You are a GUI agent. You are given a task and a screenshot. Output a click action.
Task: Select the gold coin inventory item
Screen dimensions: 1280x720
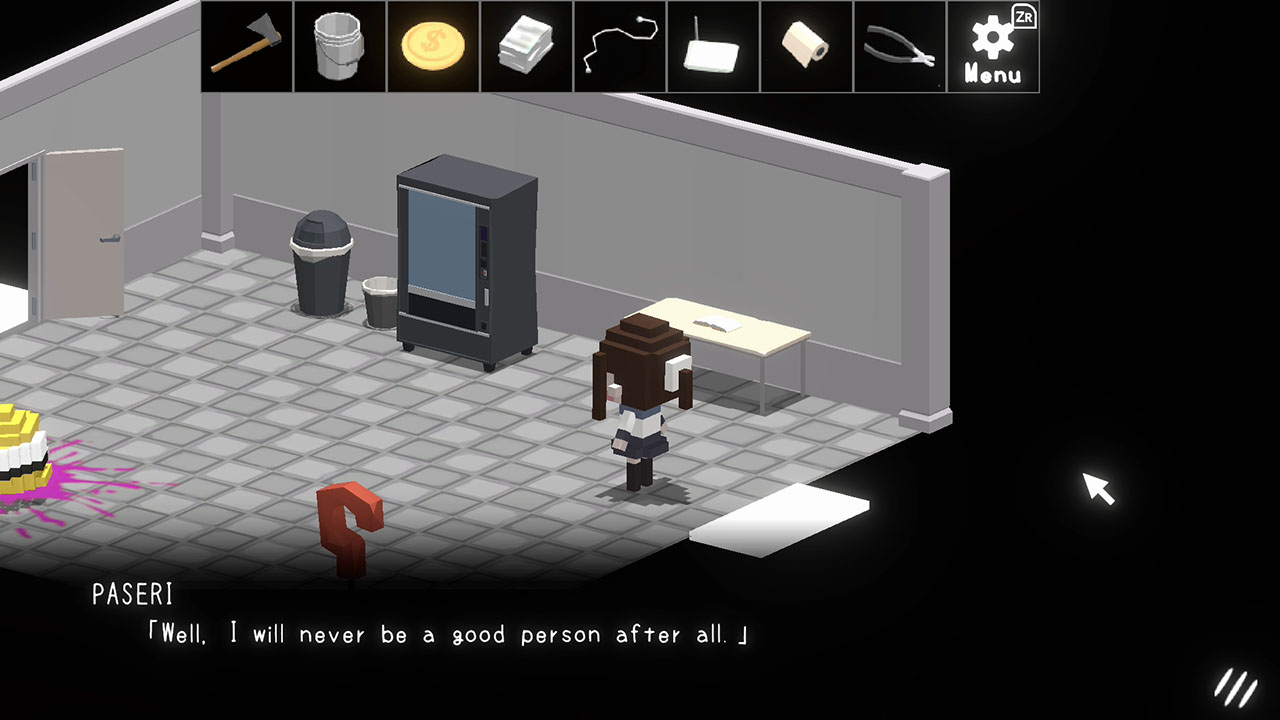(433, 46)
